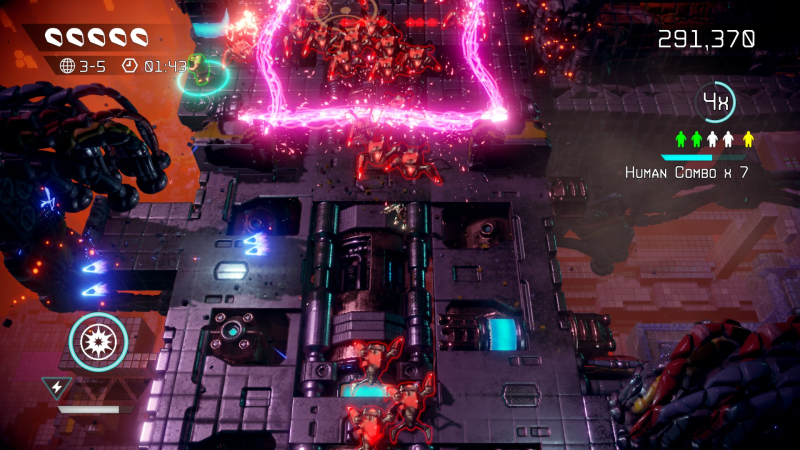The height and width of the screenshot is (450, 800).
Task: Activate the circular burst special weapon icon
Action: 98,343
